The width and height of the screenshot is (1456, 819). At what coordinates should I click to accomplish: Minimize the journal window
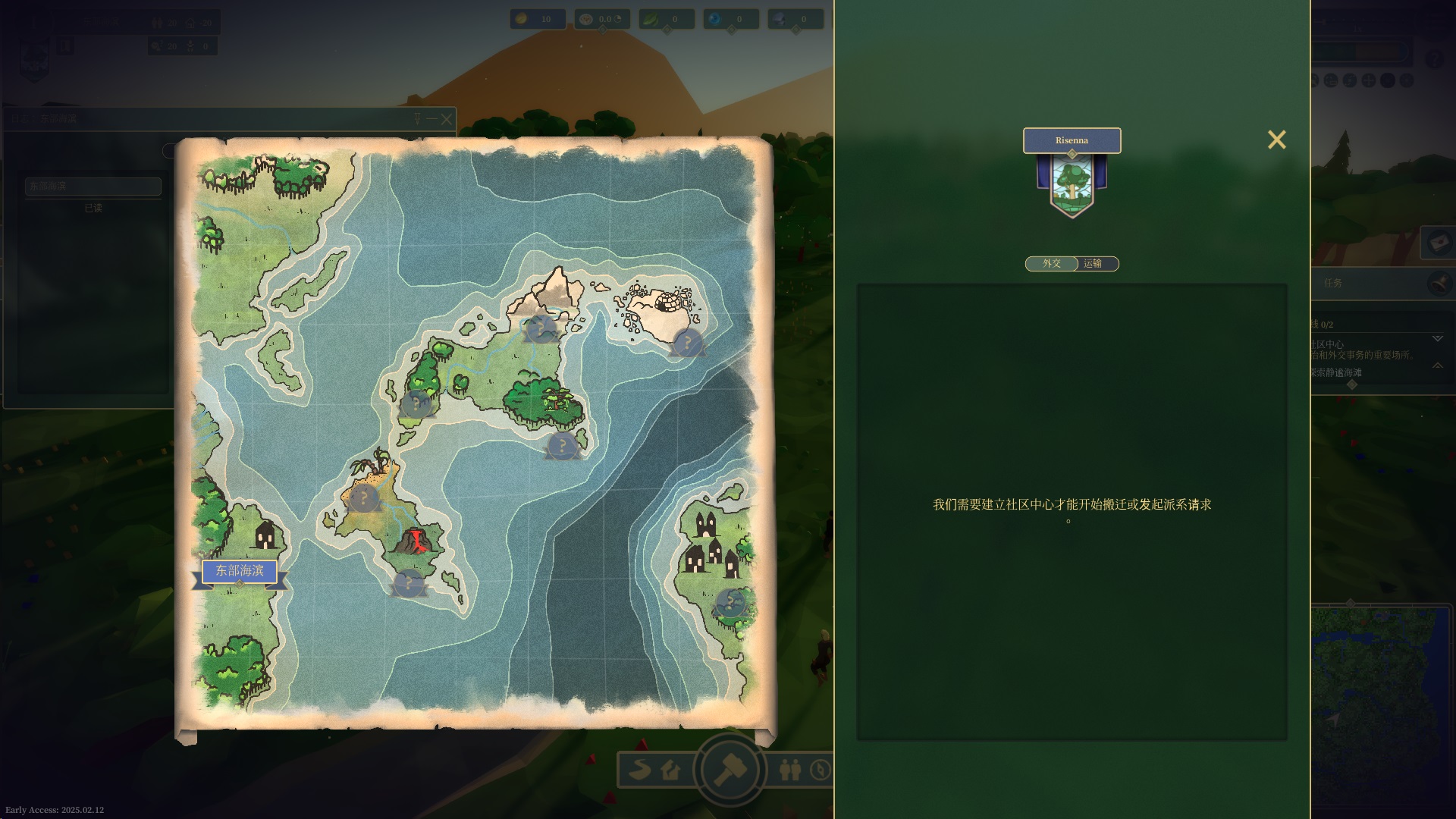pos(431,119)
